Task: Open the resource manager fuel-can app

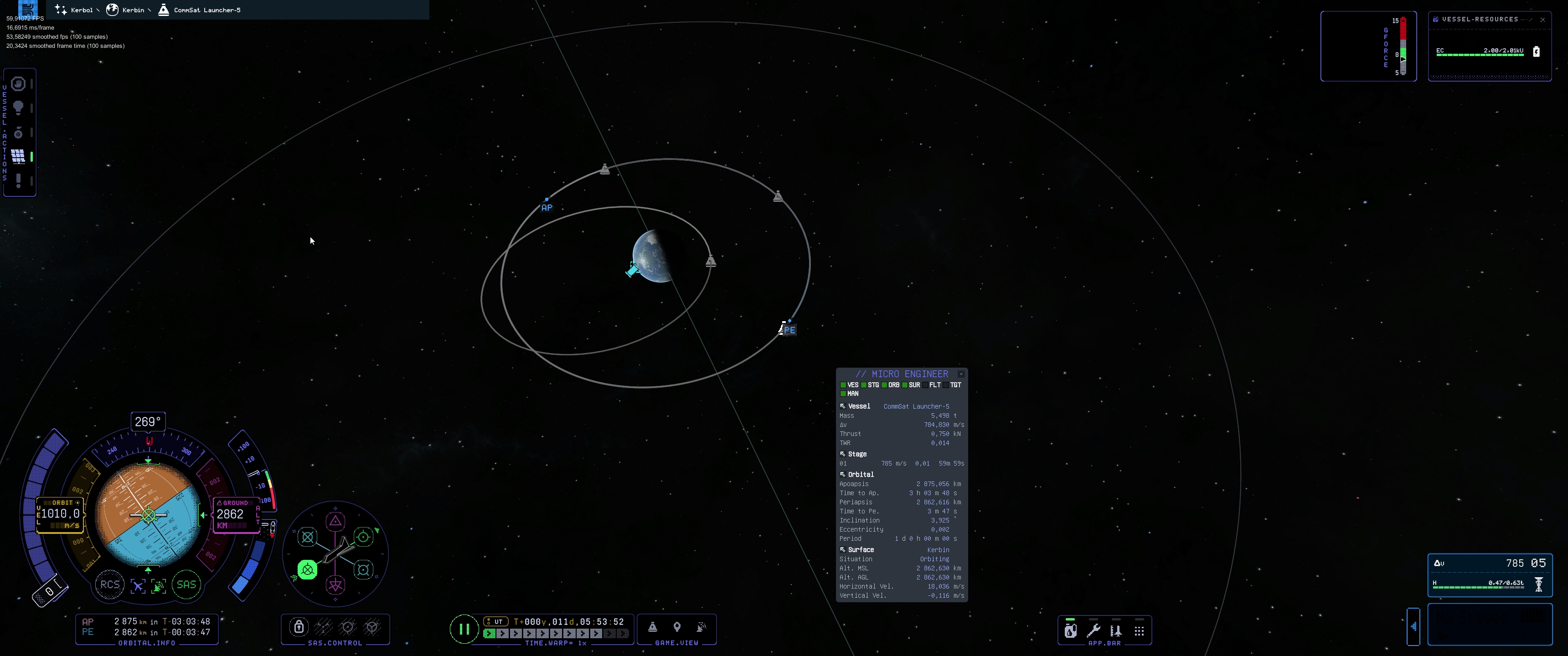Action: 1070,630
